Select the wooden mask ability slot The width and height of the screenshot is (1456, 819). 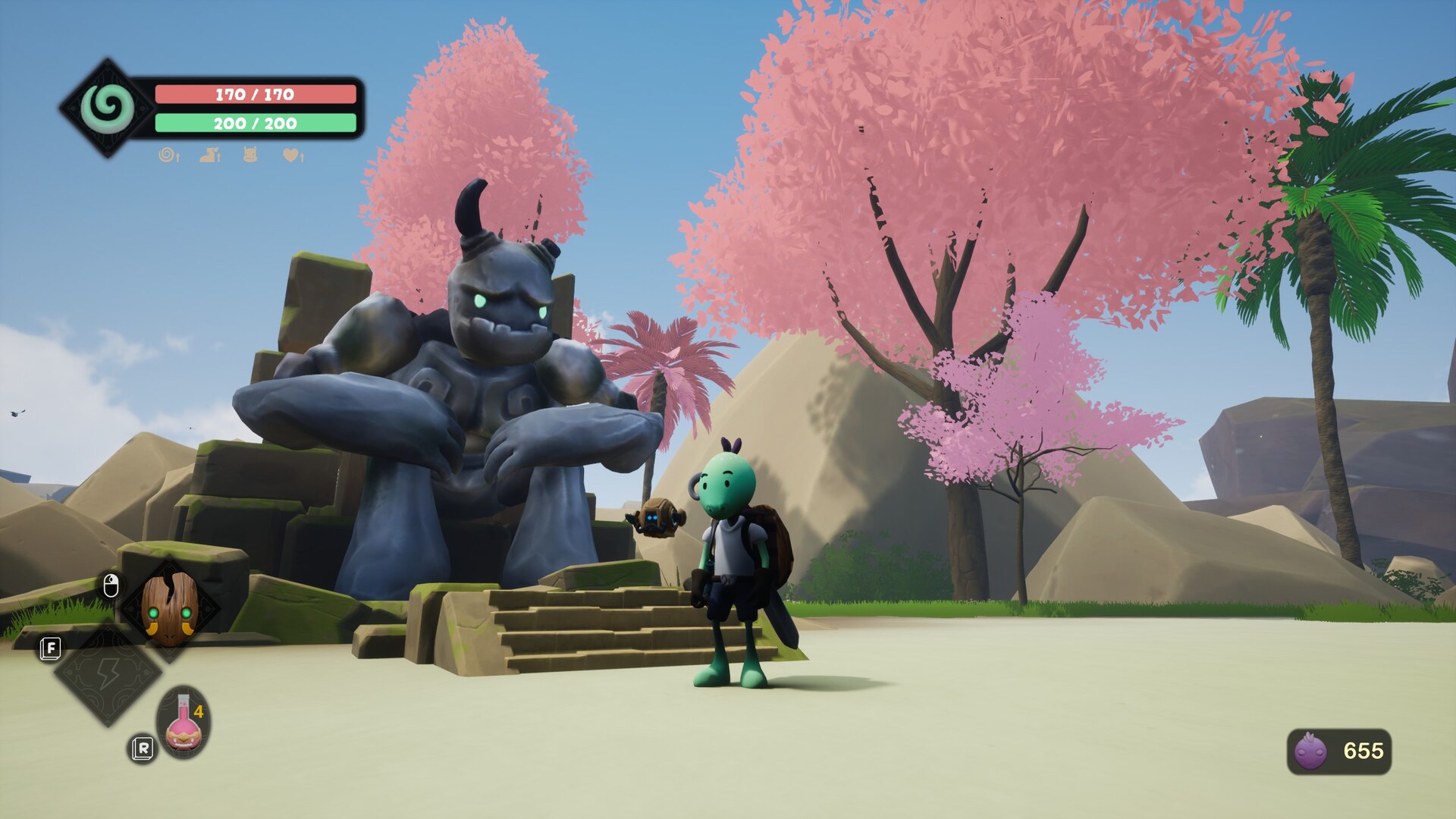pyautogui.click(x=170, y=607)
